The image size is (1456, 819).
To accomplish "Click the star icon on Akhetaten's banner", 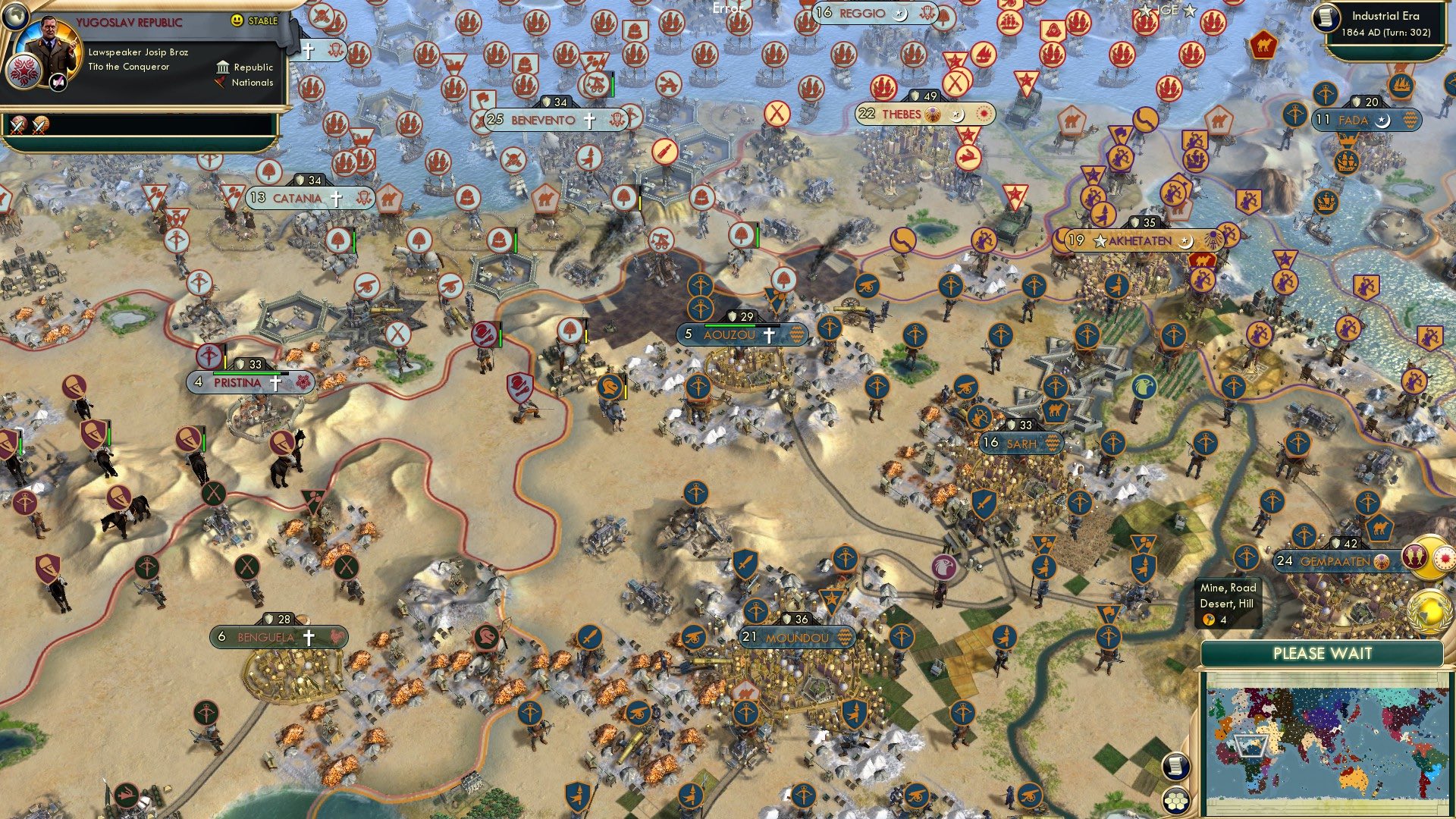I will point(1099,240).
